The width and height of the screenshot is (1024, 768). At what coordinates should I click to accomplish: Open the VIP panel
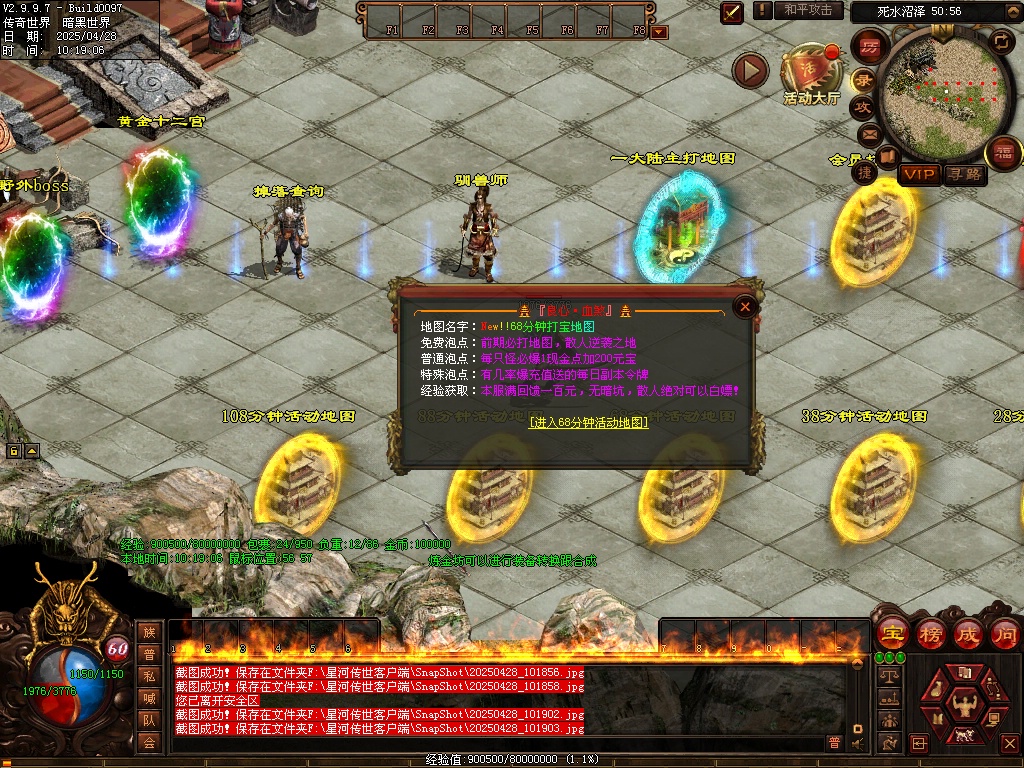click(x=918, y=174)
